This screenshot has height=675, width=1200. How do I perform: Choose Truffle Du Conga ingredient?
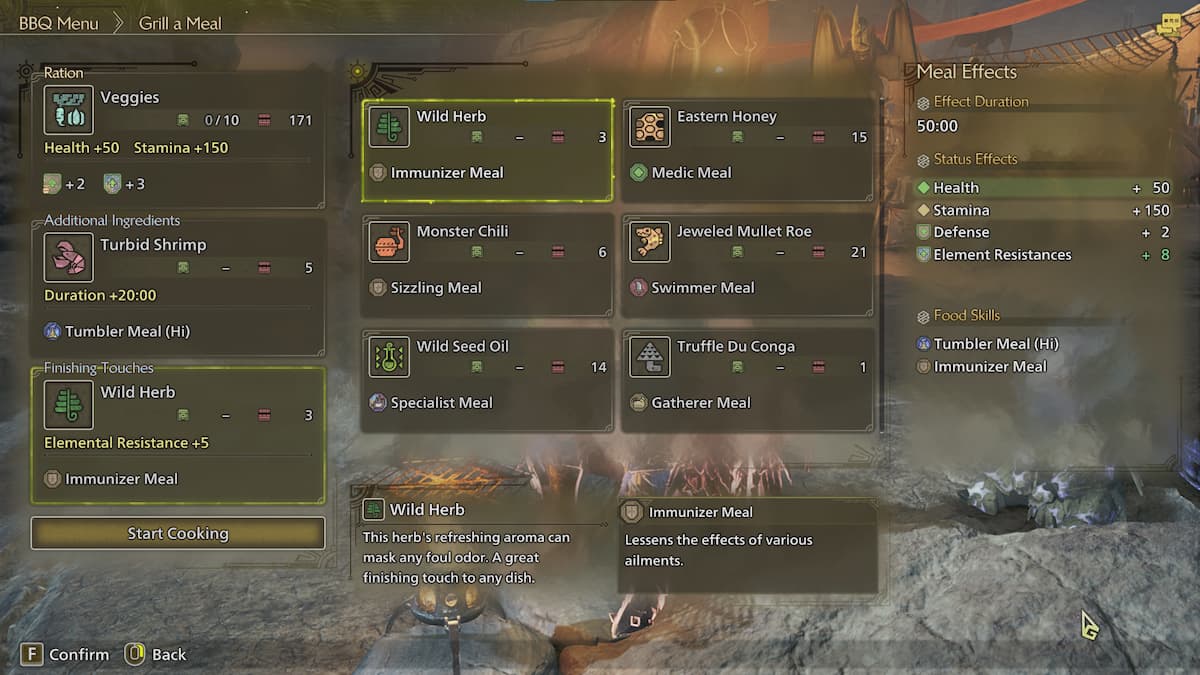click(x=748, y=381)
